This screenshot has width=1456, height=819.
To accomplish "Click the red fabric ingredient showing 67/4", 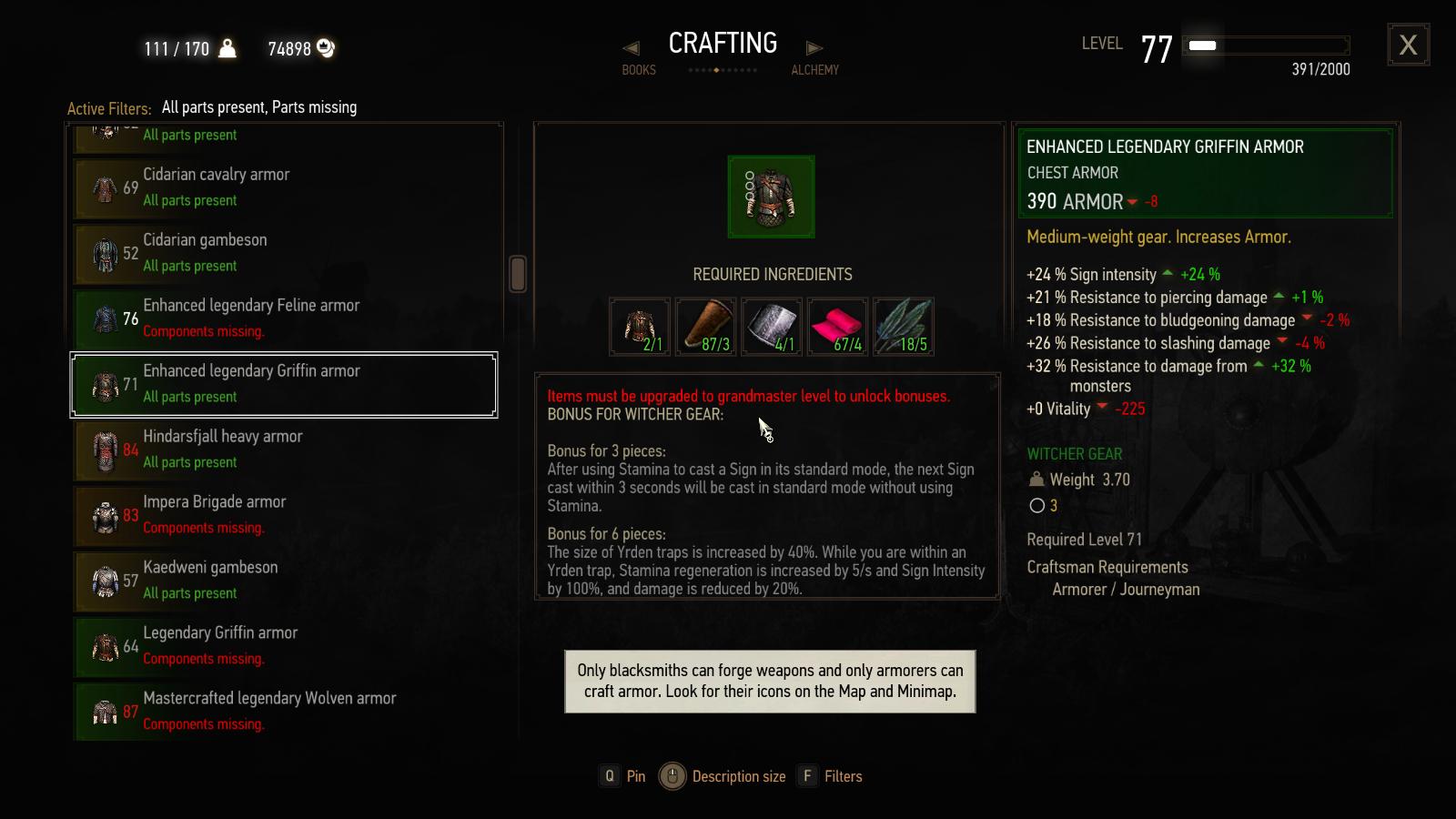I will click(836, 327).
